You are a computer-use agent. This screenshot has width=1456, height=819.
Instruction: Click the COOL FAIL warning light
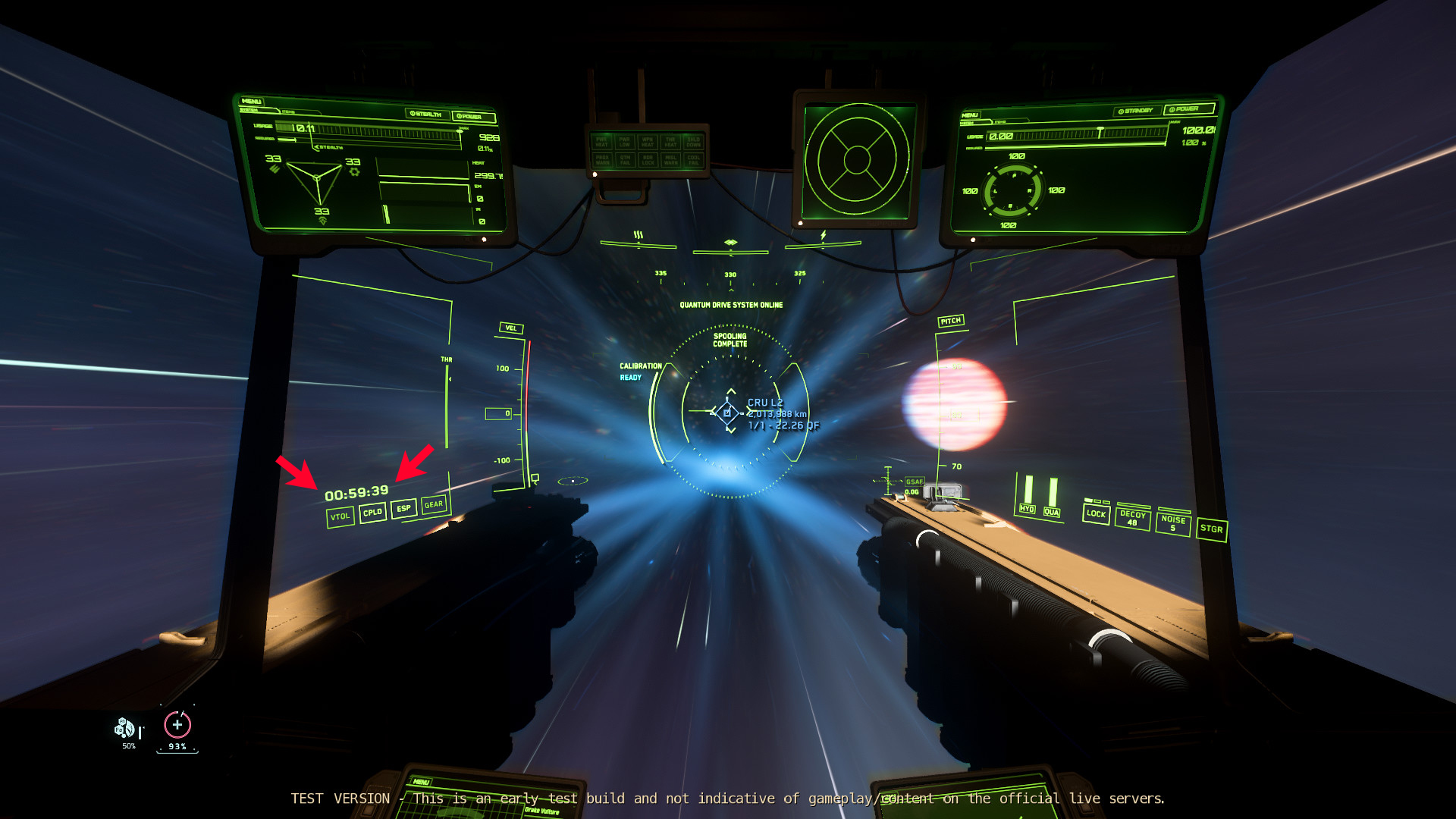(694, 160)
